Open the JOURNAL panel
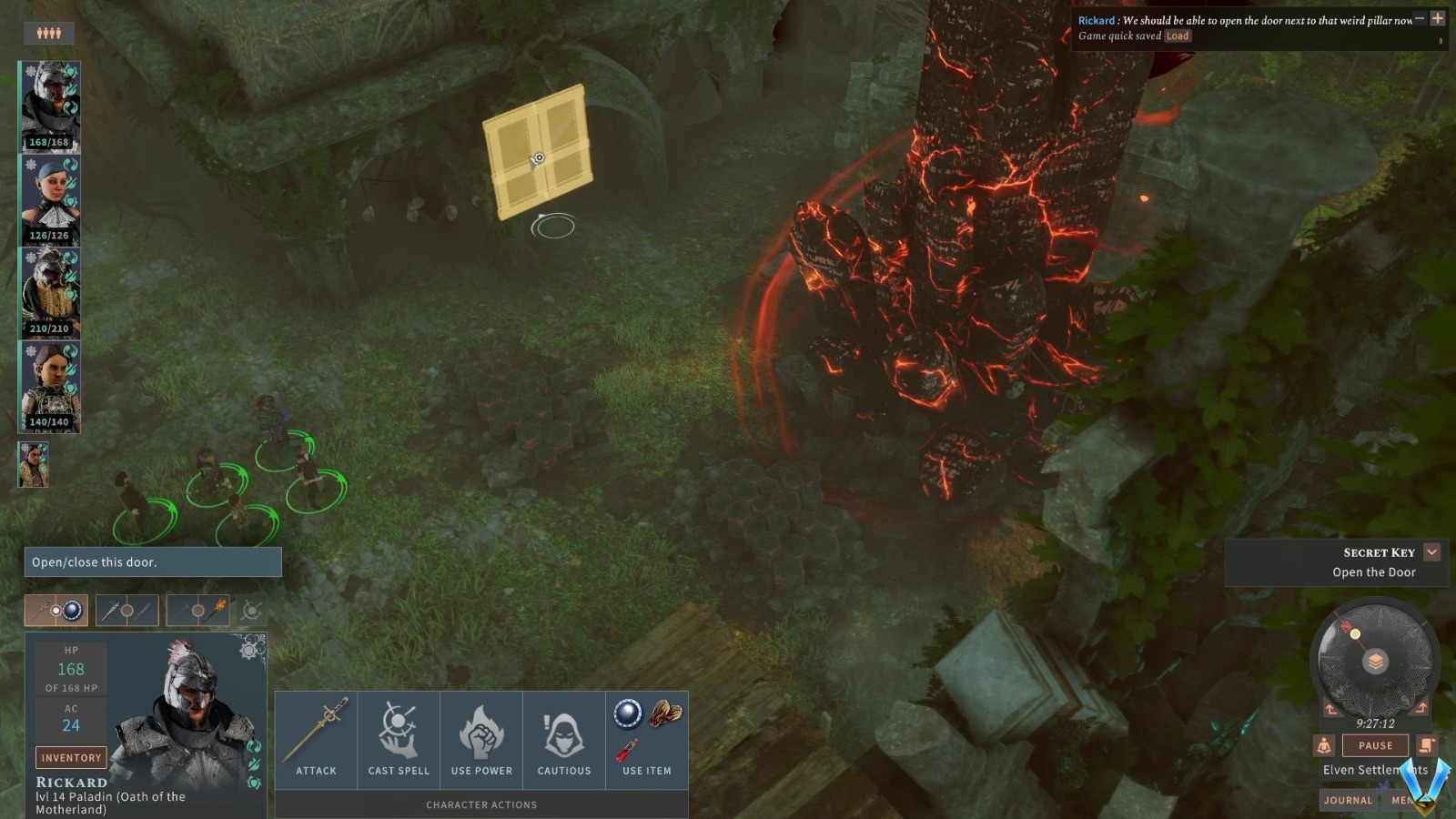The image size is (1456, 819). (1348, 800)
